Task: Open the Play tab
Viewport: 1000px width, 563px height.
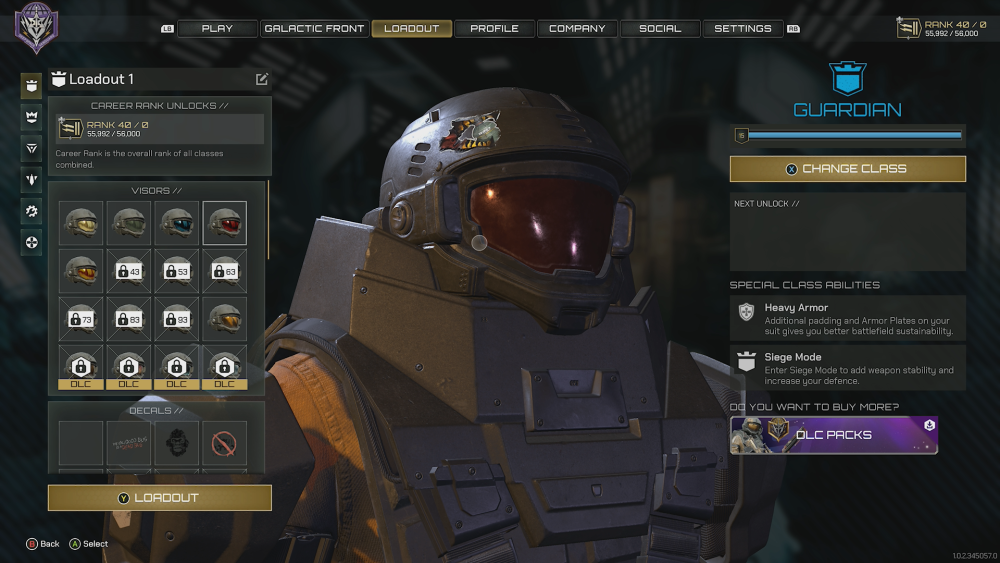Action: pyautogui.click(x=217, y=29)
